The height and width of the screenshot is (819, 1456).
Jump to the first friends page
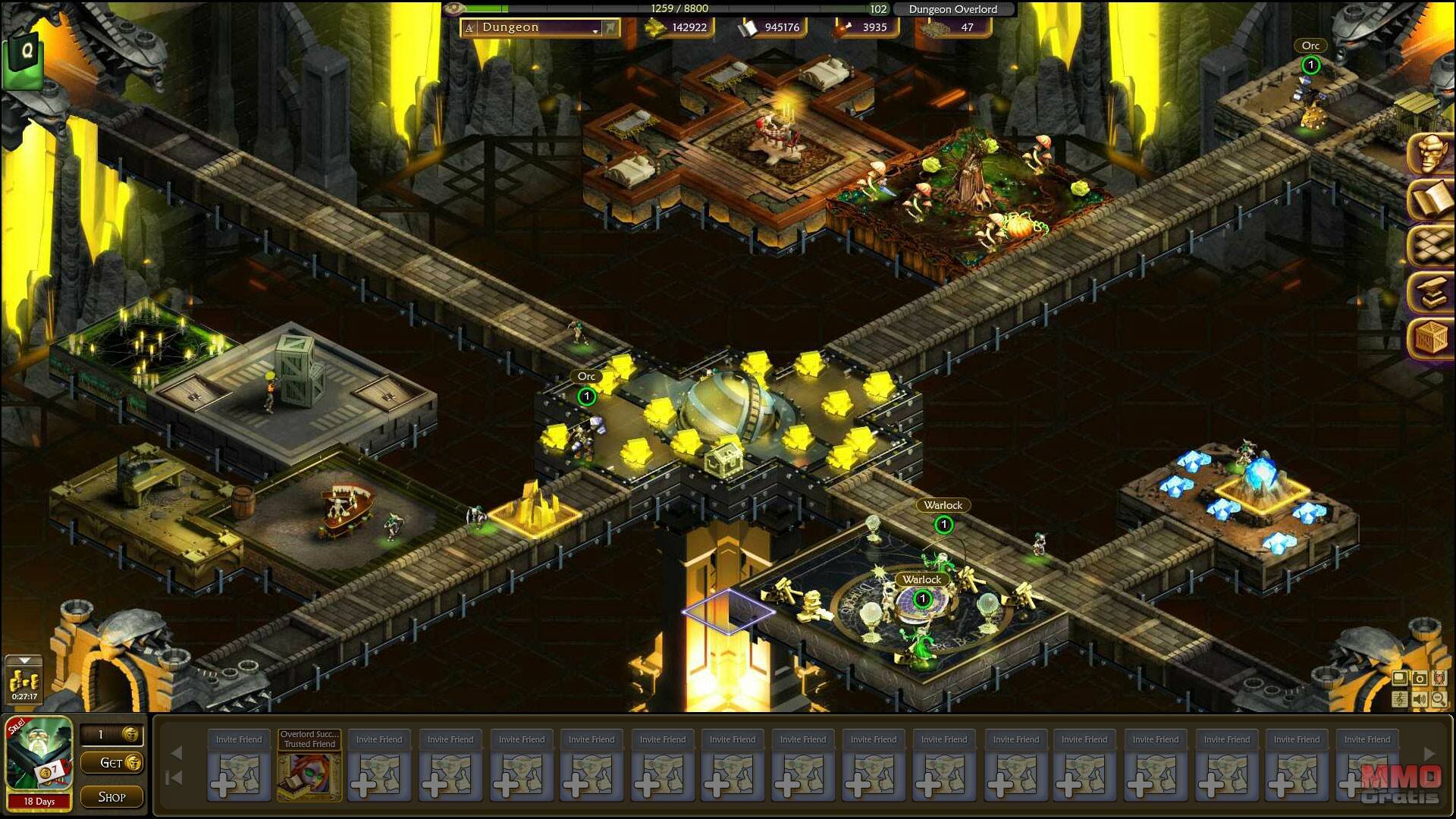click(x=175, y=778)
